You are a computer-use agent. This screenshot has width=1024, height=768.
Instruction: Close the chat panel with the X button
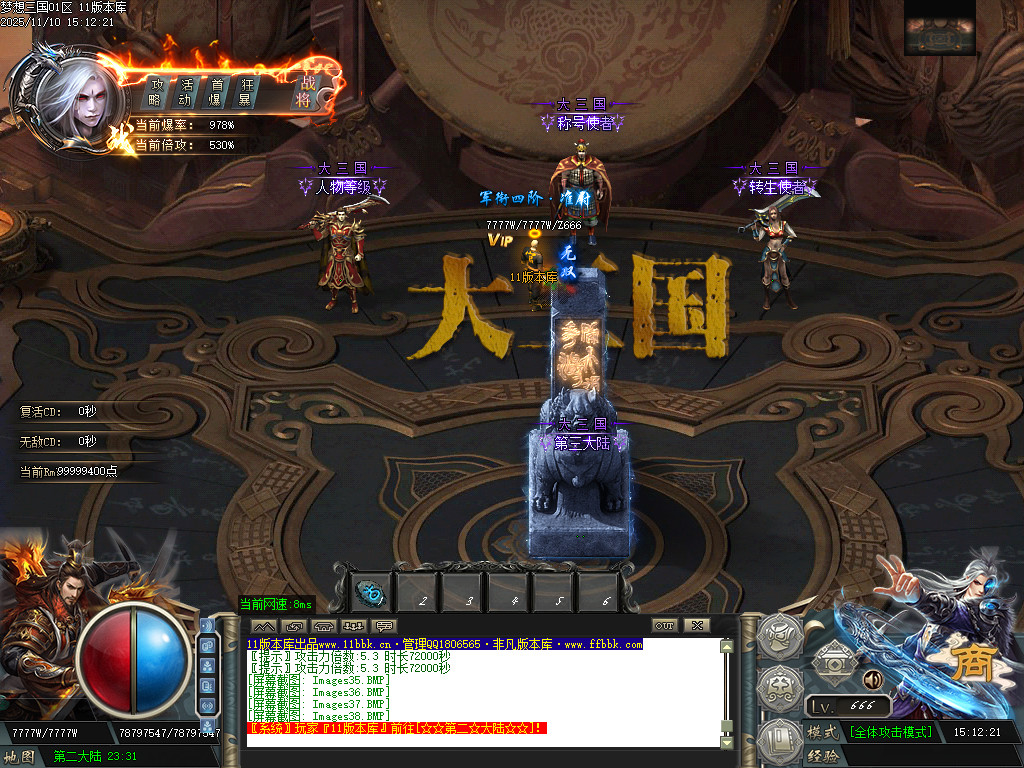(x=697, y=625)
